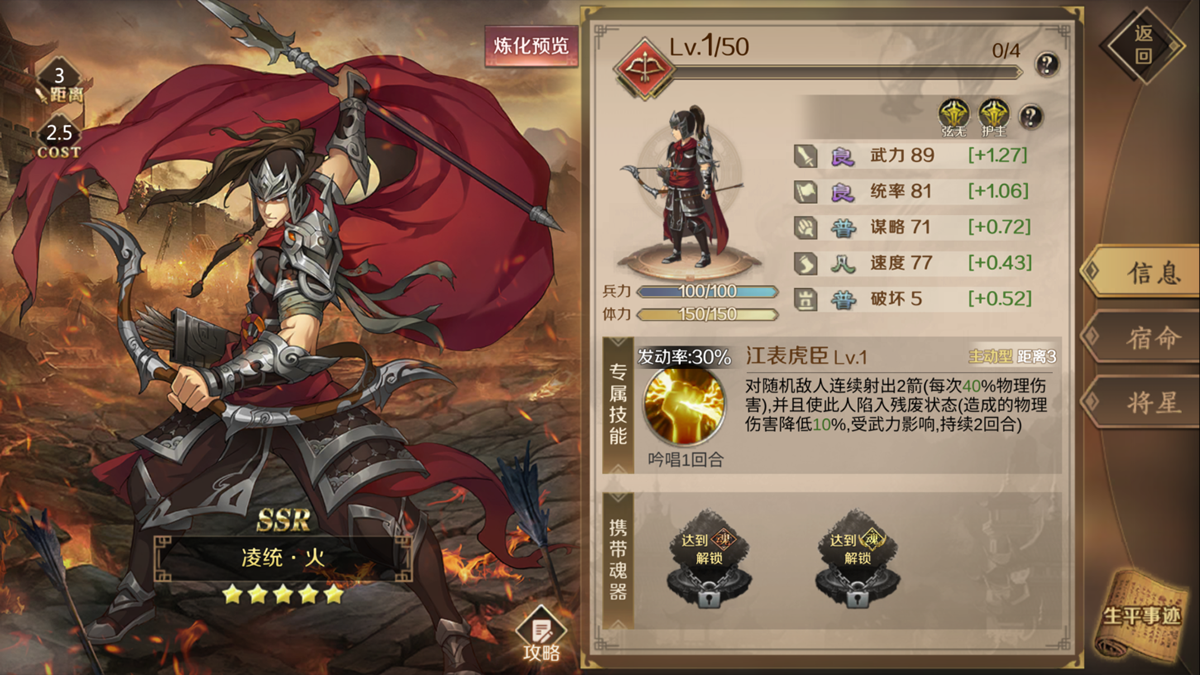Switch to the 信息 info tab
The width and height of the screenshot is (1200, 675).
(1141, 273)
